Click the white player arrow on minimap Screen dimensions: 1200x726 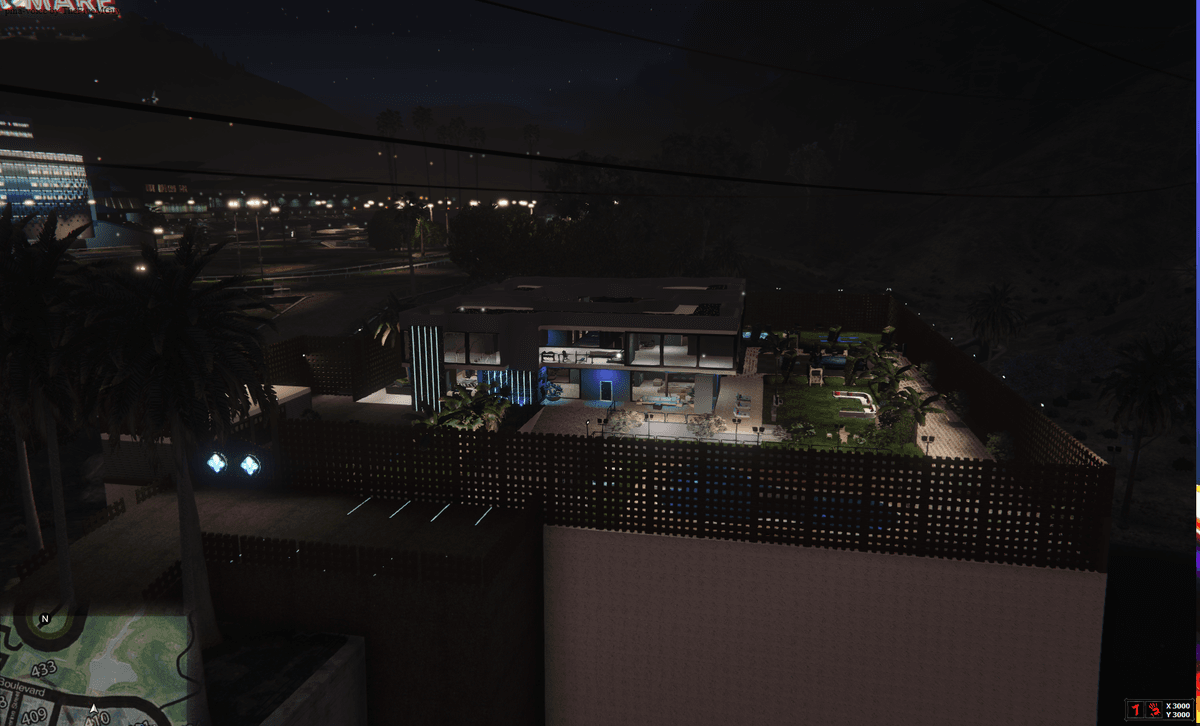click(x=94, y=710)
